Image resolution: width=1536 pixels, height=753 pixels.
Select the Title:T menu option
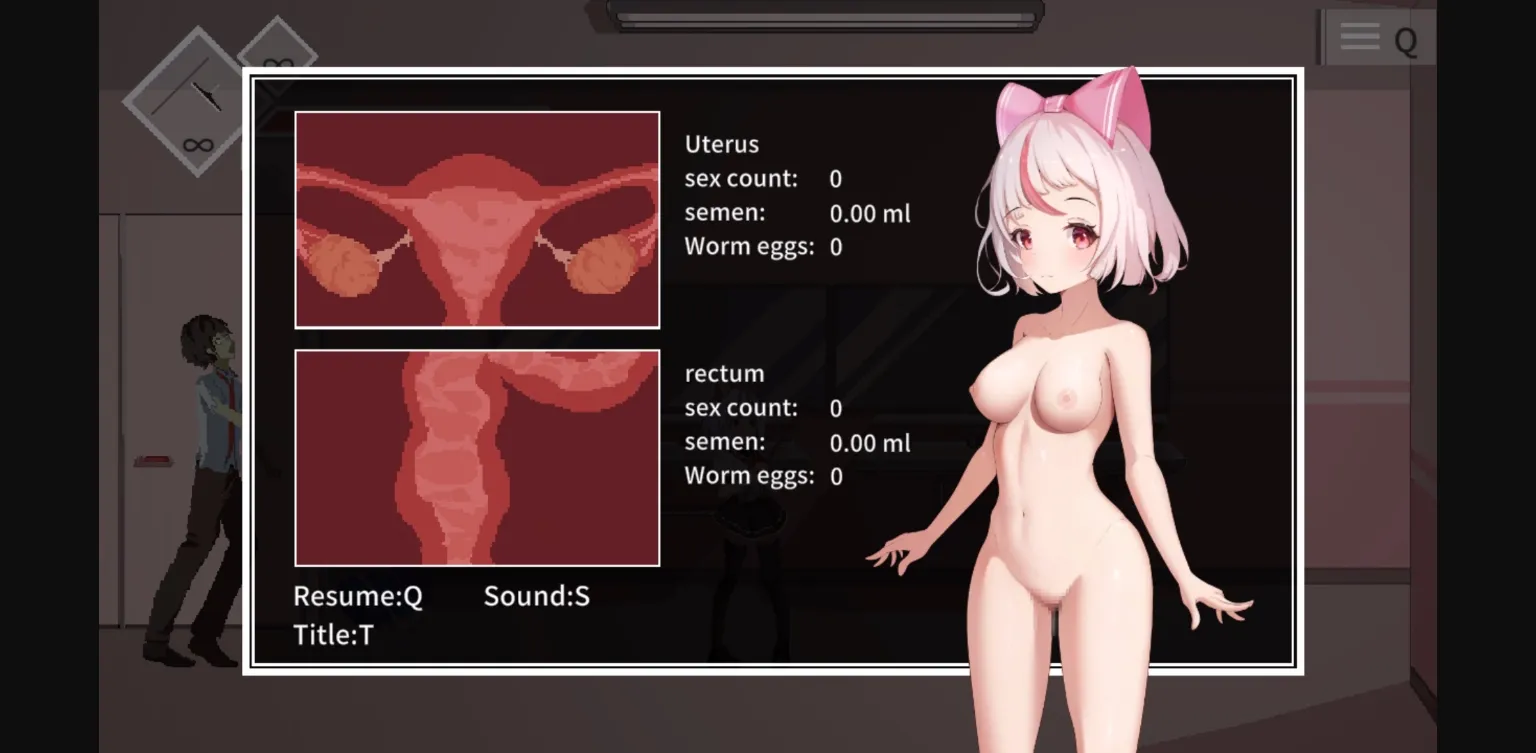click(332, 634)
